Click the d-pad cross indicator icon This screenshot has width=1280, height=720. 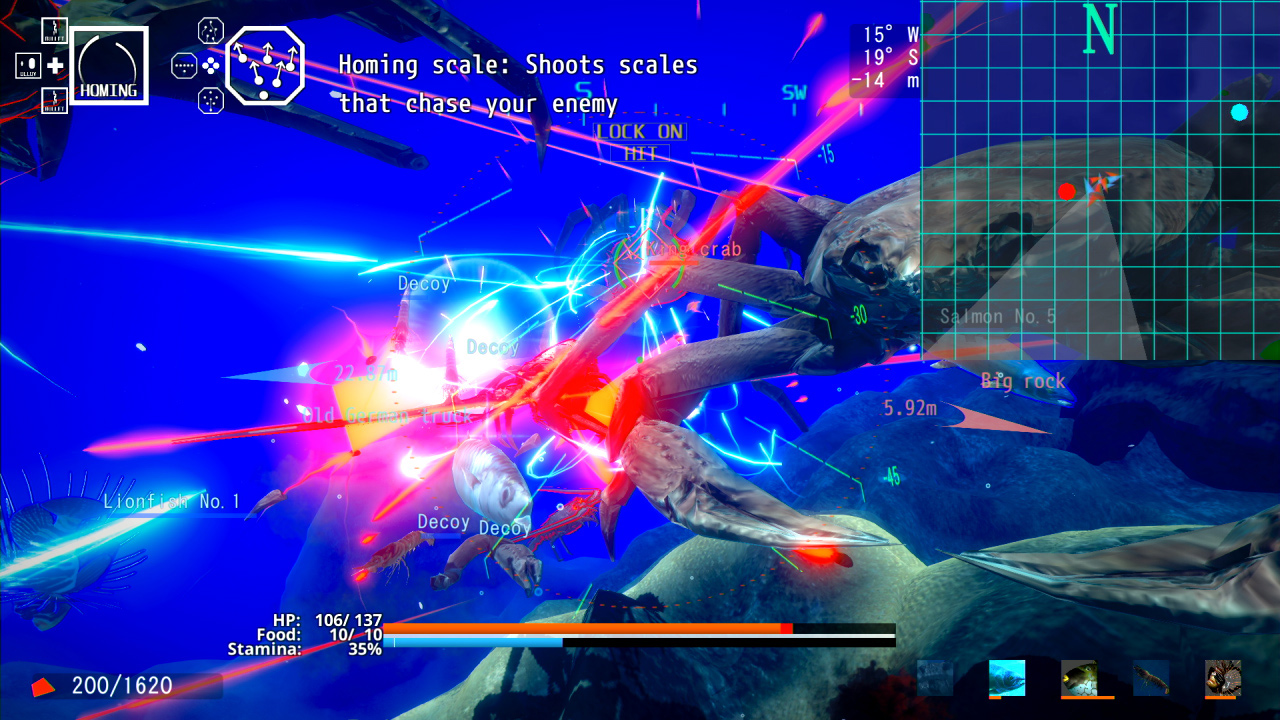tap(210, 65)
